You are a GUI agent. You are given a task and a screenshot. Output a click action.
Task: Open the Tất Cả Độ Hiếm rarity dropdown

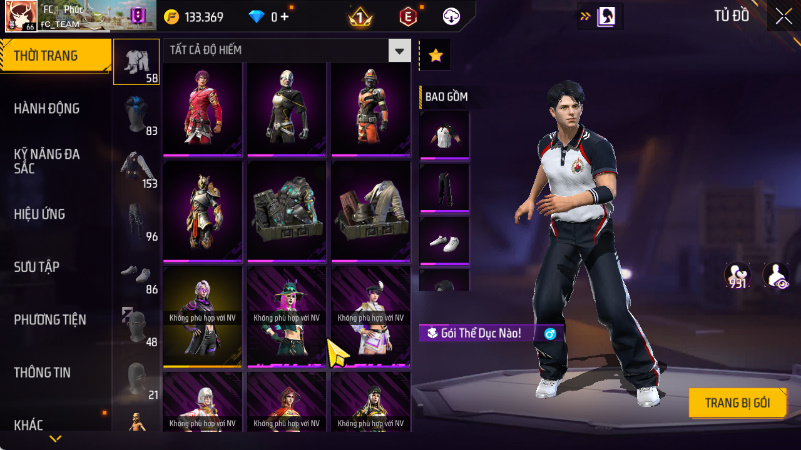[x=399, y=51]
